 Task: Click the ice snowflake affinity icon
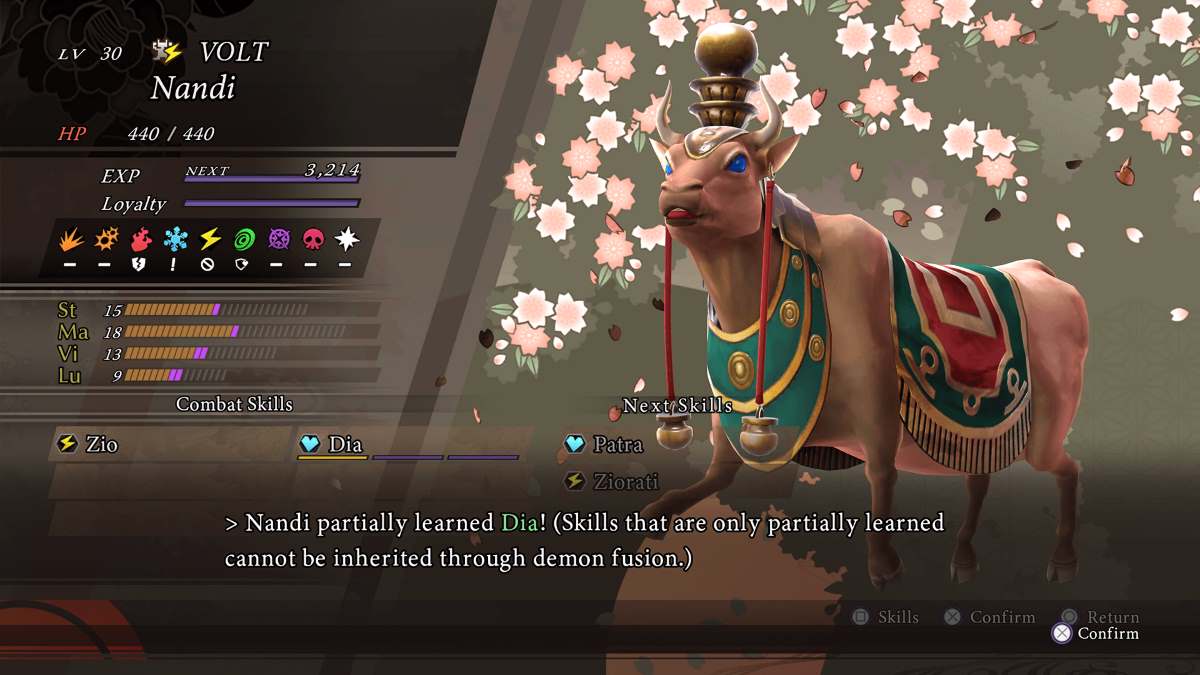point(175,240)
